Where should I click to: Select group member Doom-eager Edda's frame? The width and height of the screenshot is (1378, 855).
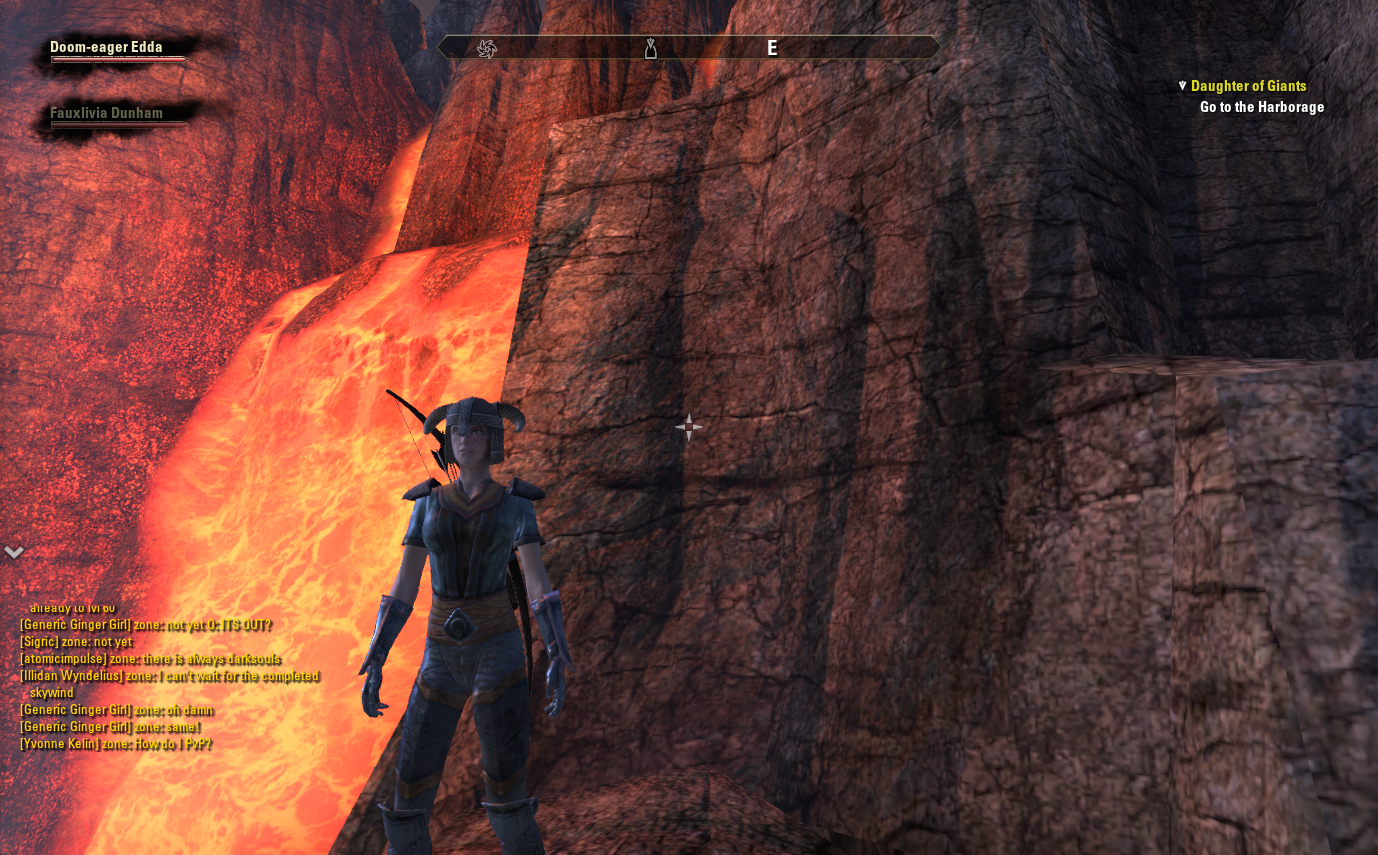click(x=106, y=47)
